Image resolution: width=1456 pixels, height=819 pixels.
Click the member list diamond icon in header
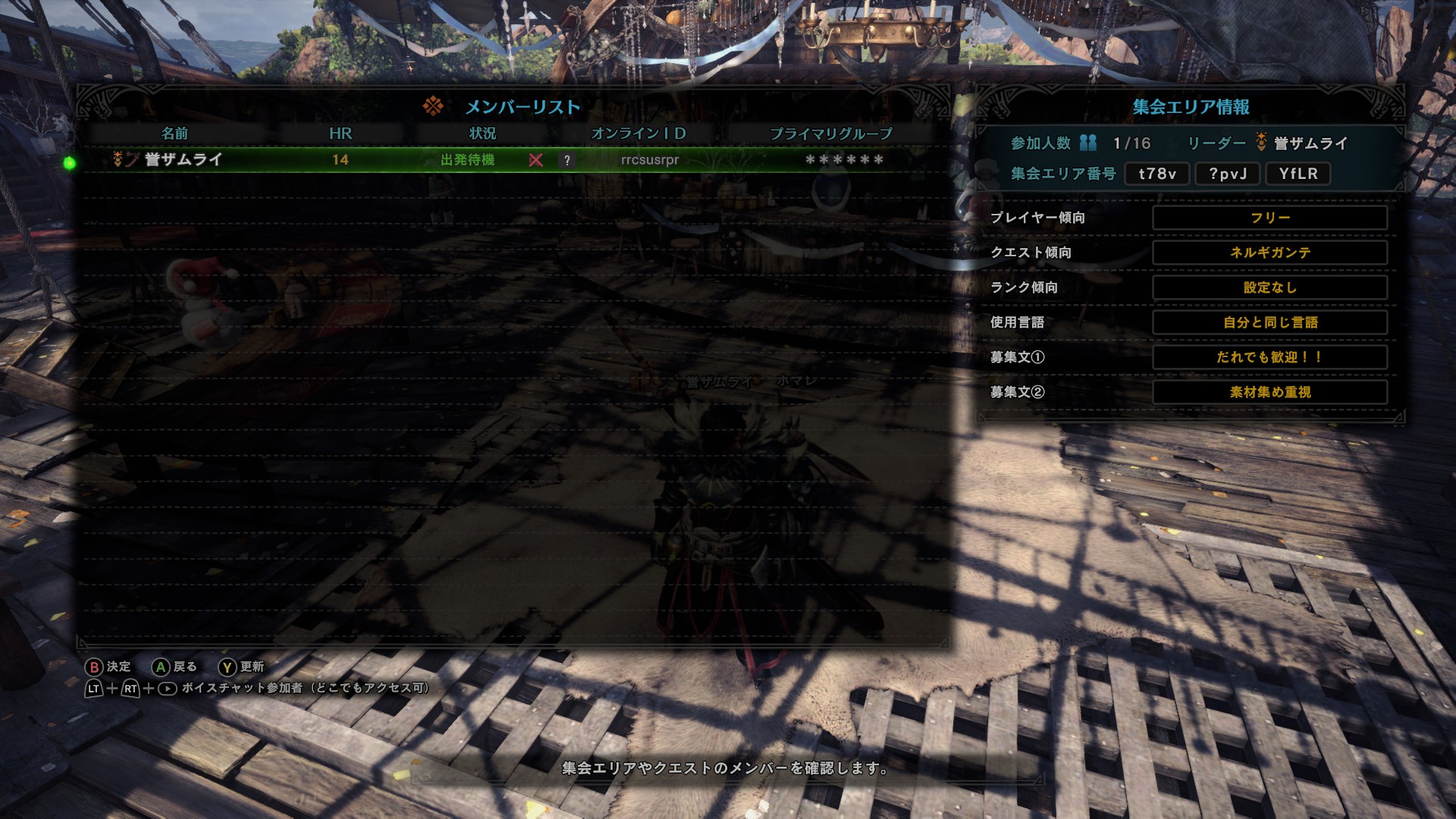(434, 107)
